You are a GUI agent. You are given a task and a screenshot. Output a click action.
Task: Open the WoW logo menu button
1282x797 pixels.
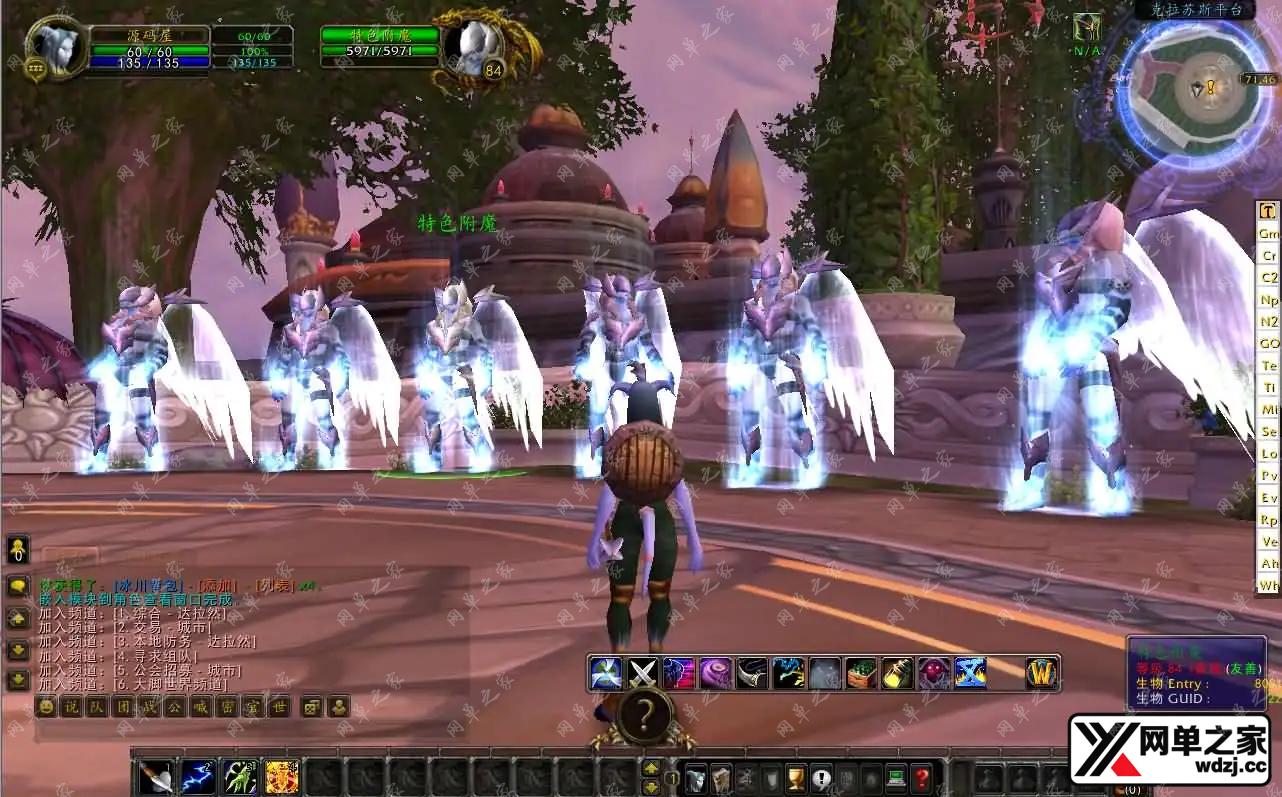(x=1041, y=673)
